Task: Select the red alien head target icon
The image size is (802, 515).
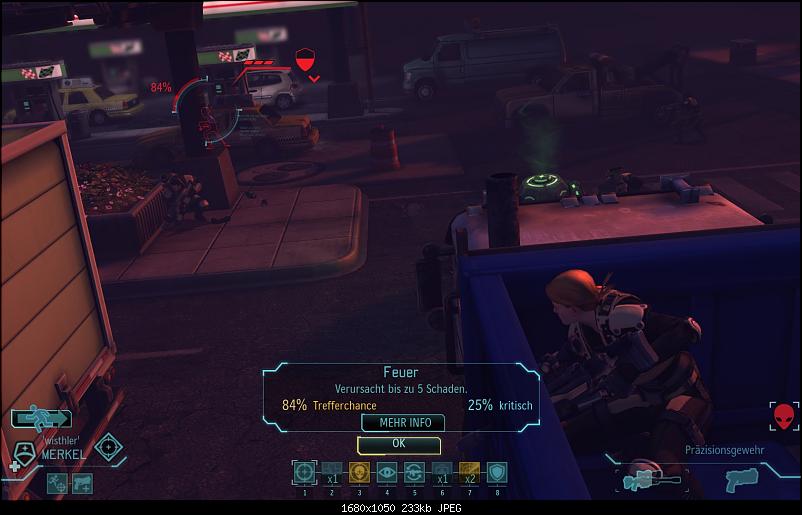Action: click(x=784, y=416)
